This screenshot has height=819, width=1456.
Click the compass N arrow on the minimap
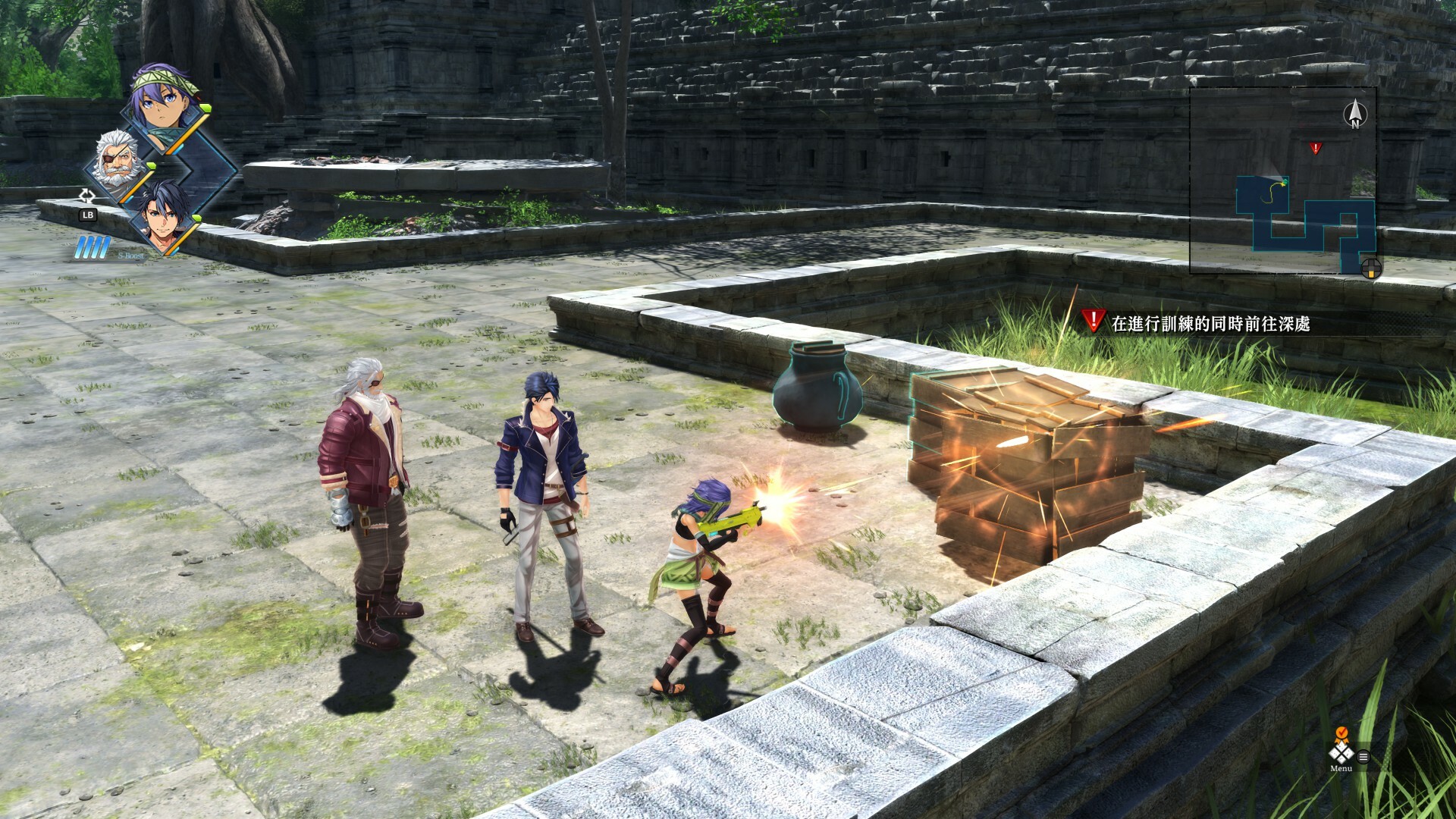tap(1356, 112)
